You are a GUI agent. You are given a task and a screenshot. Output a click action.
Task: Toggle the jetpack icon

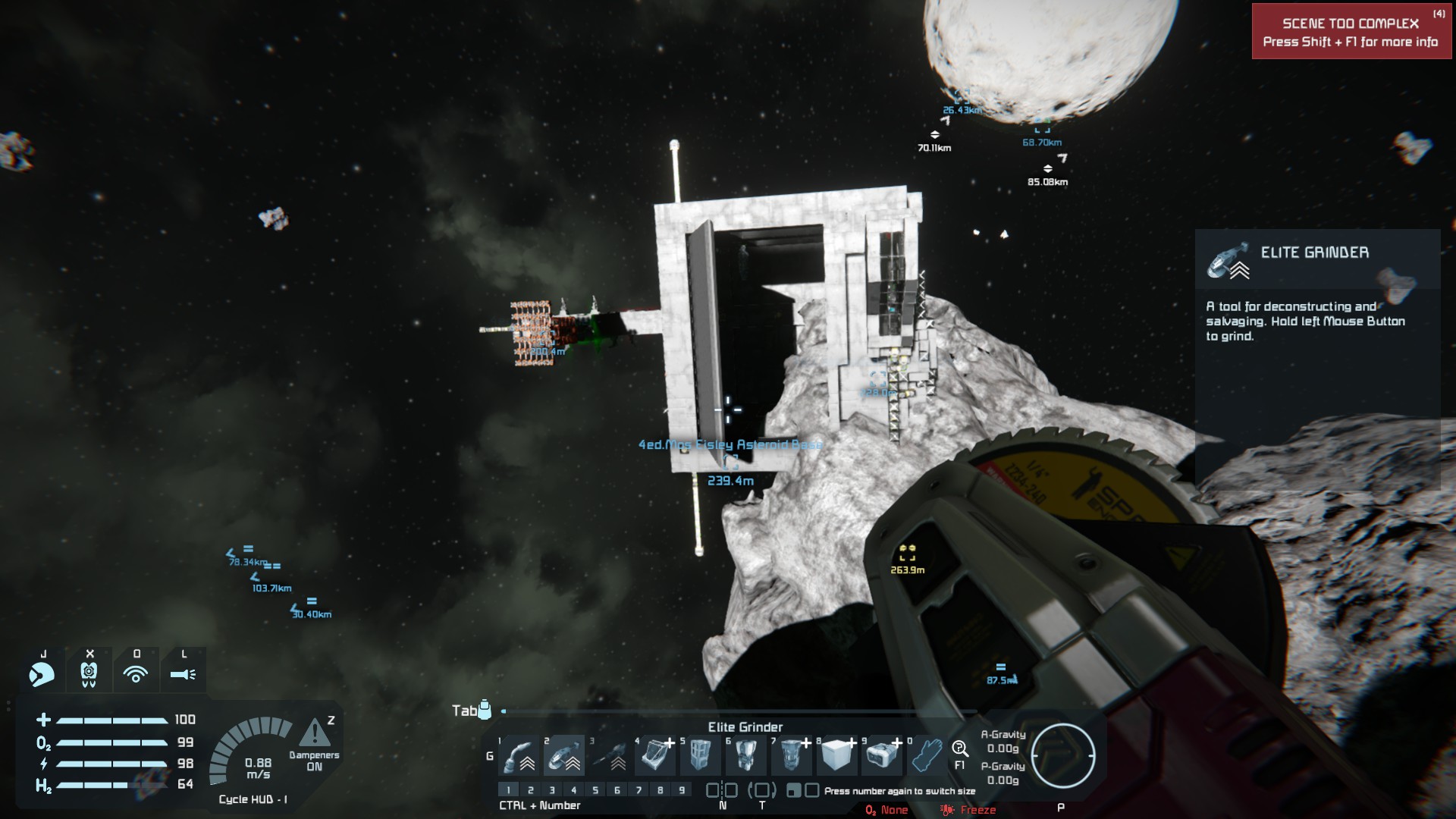coord(89,673)
